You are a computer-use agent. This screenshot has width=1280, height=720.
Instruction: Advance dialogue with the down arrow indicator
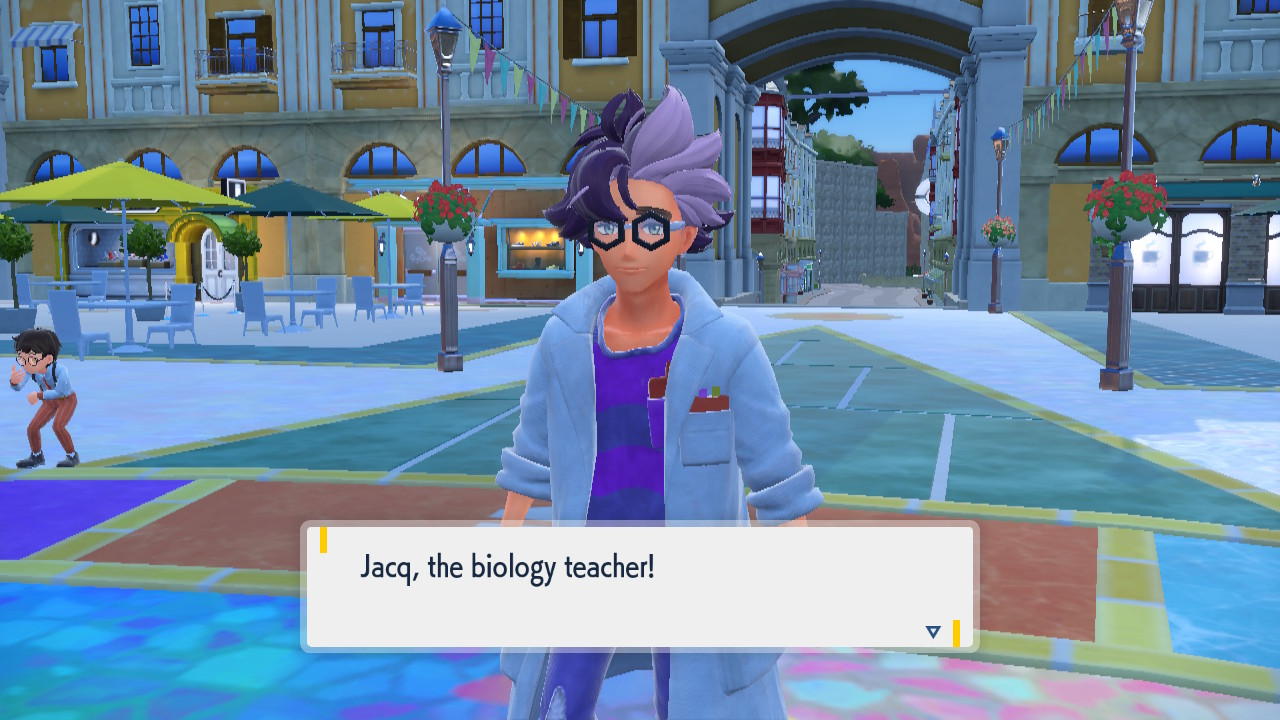tap(933, 632)
